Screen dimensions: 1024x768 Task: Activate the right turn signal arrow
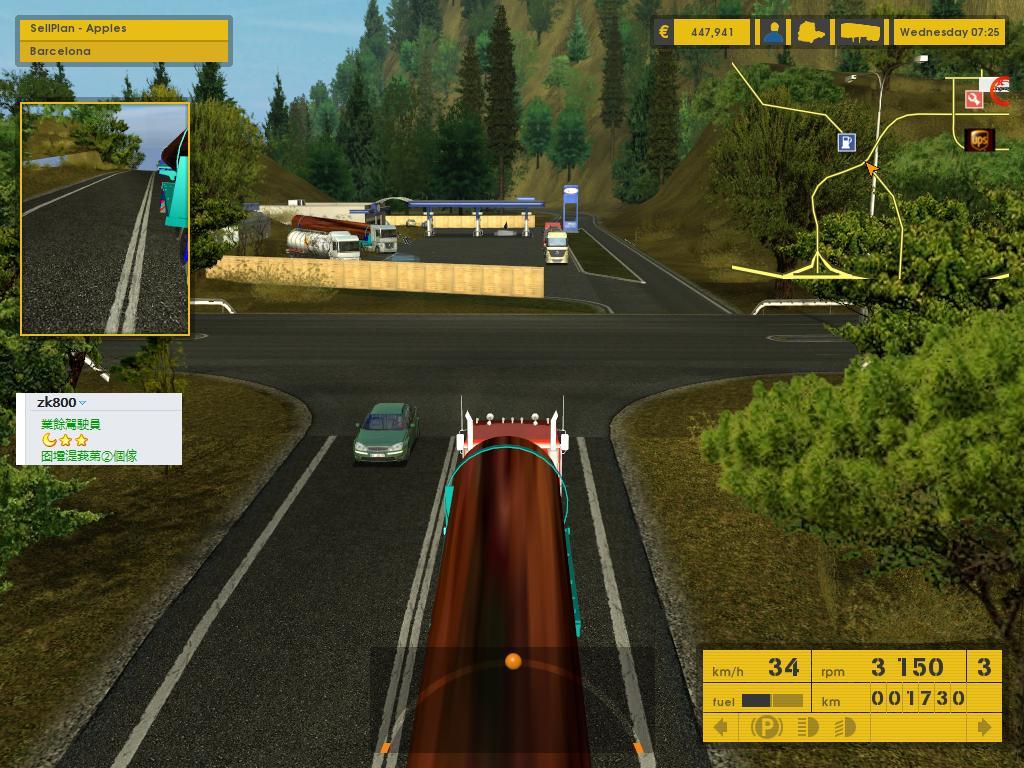[984, 727]
